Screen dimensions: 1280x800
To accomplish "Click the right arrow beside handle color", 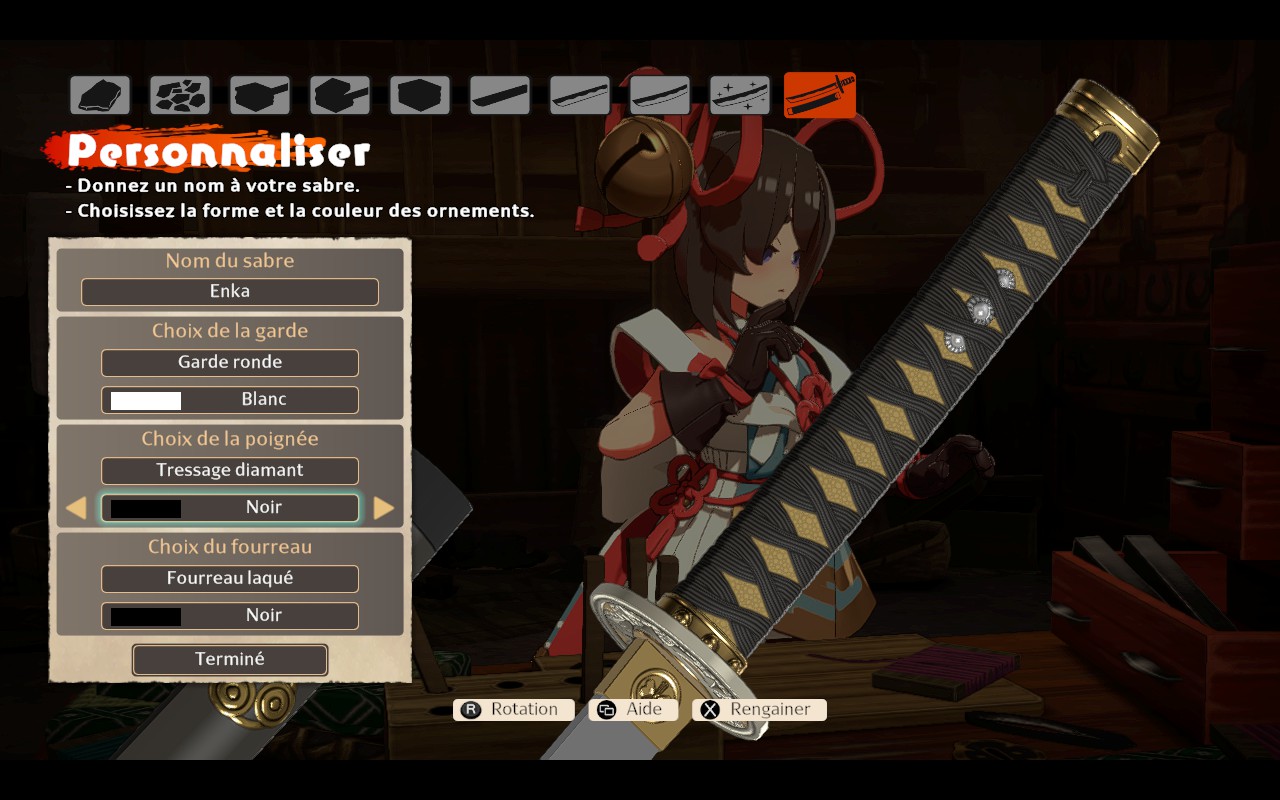I will 384,508.
